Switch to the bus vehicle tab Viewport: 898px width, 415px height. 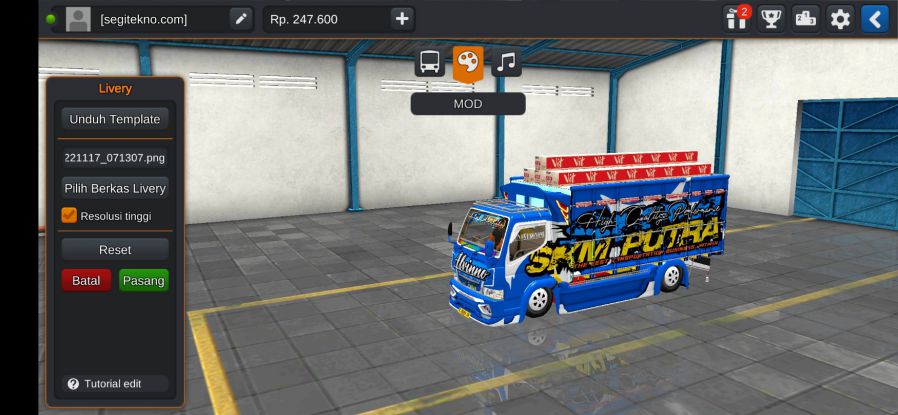[430, 63]
